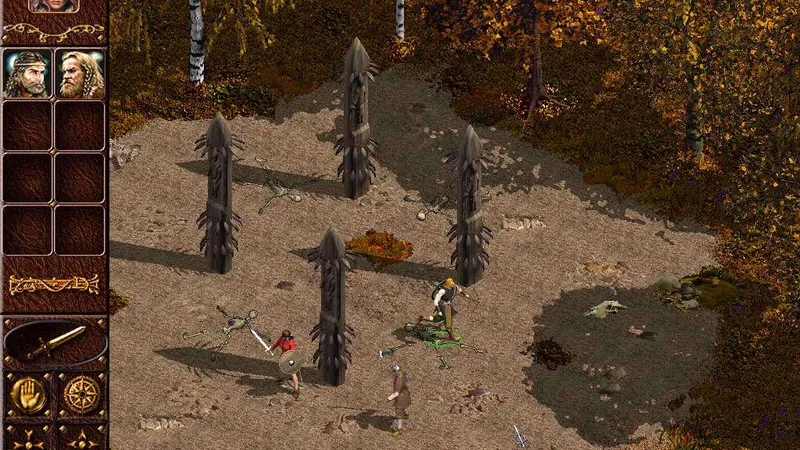
Task: Select the dark-haired headband companion portrait
Action: pos(28,74)
